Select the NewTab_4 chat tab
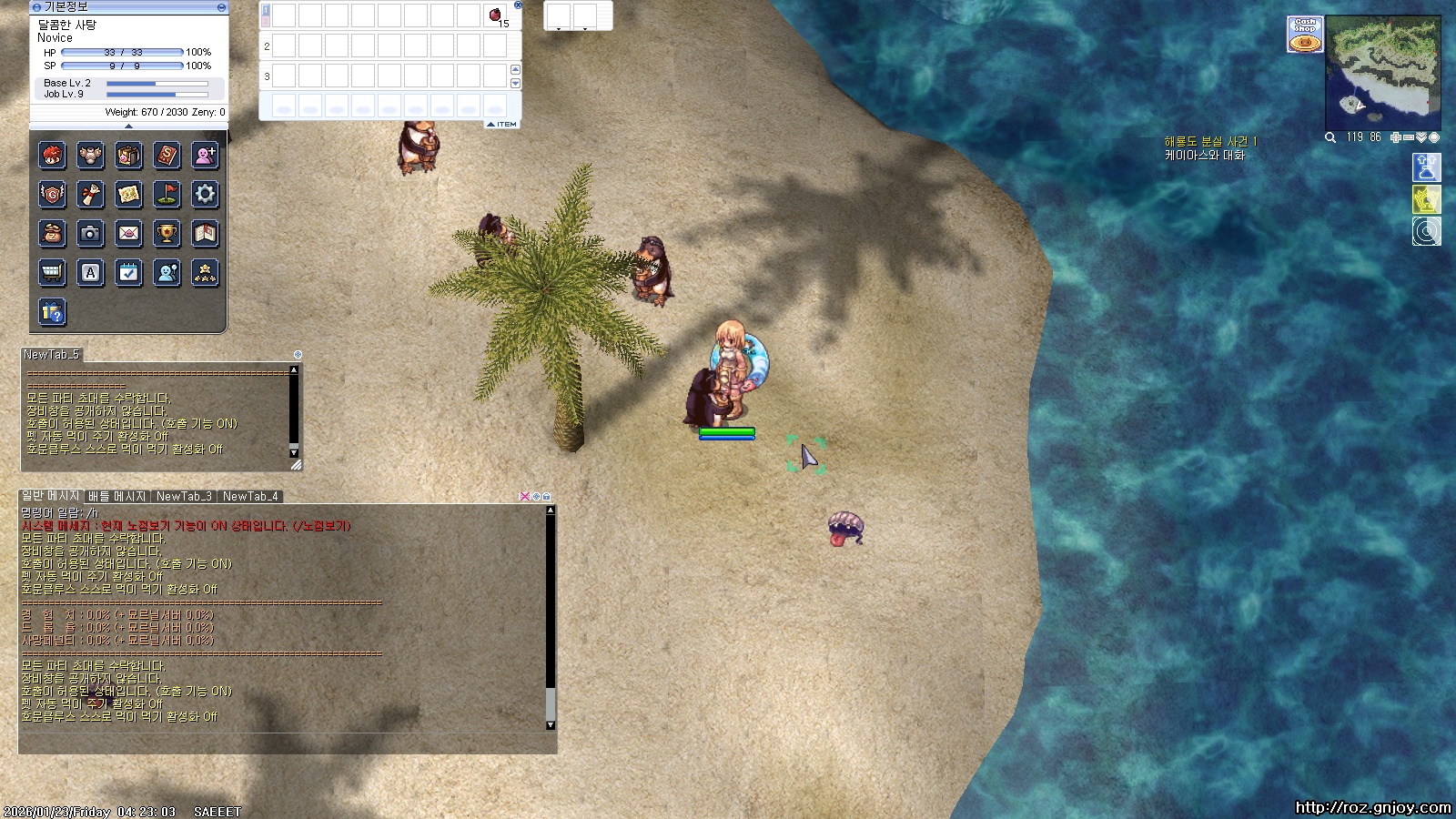Screen dimensions: 1456x819 pyautogui.click(x=250, y=497)
